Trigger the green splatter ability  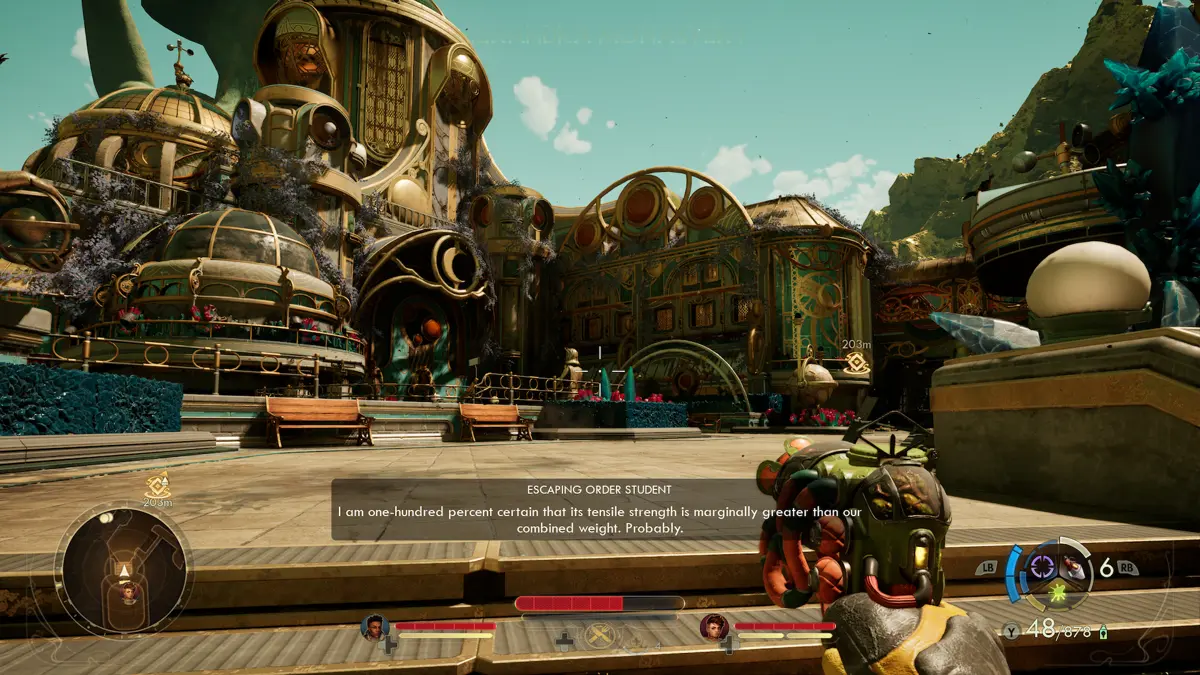1056,594
